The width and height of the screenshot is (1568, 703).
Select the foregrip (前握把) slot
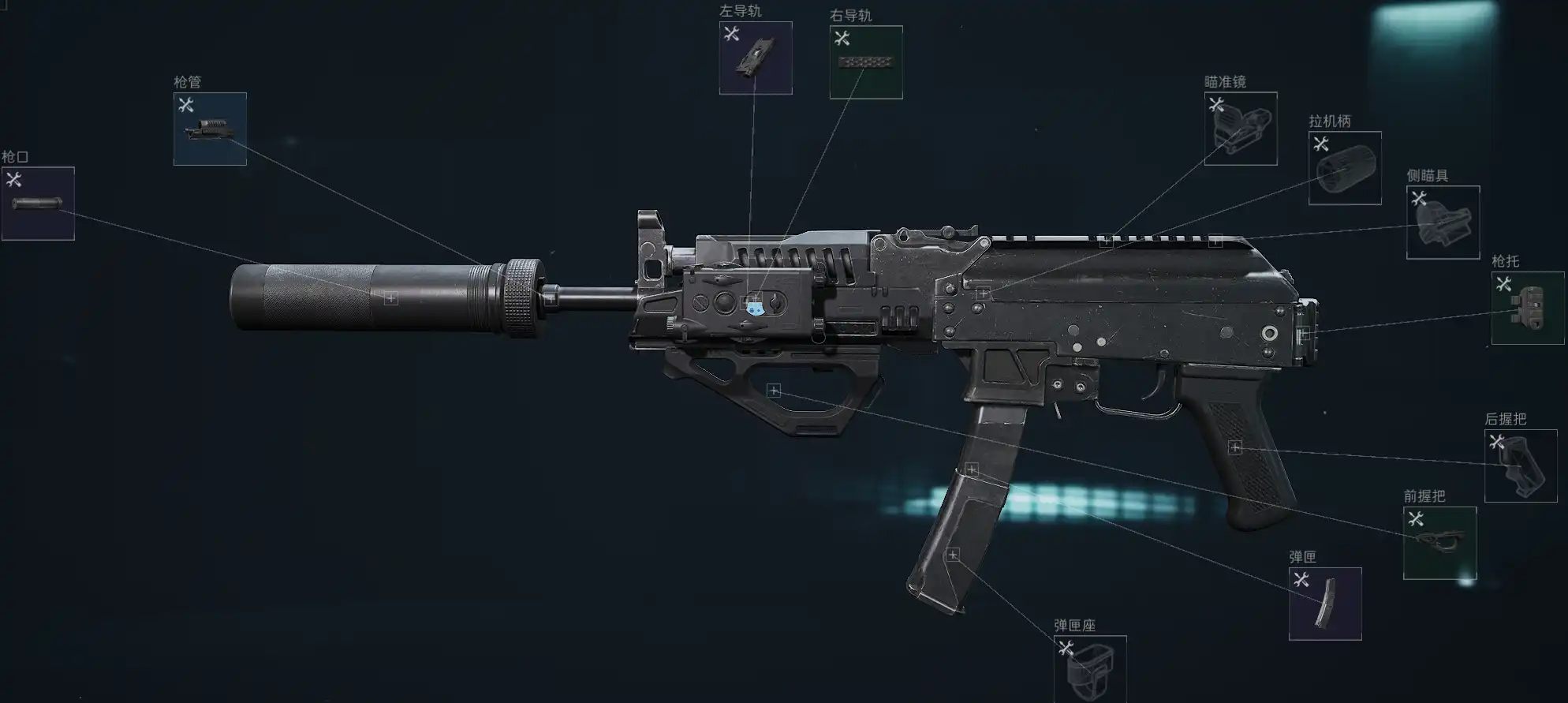pyautogui.click(x=1439, y=543)
